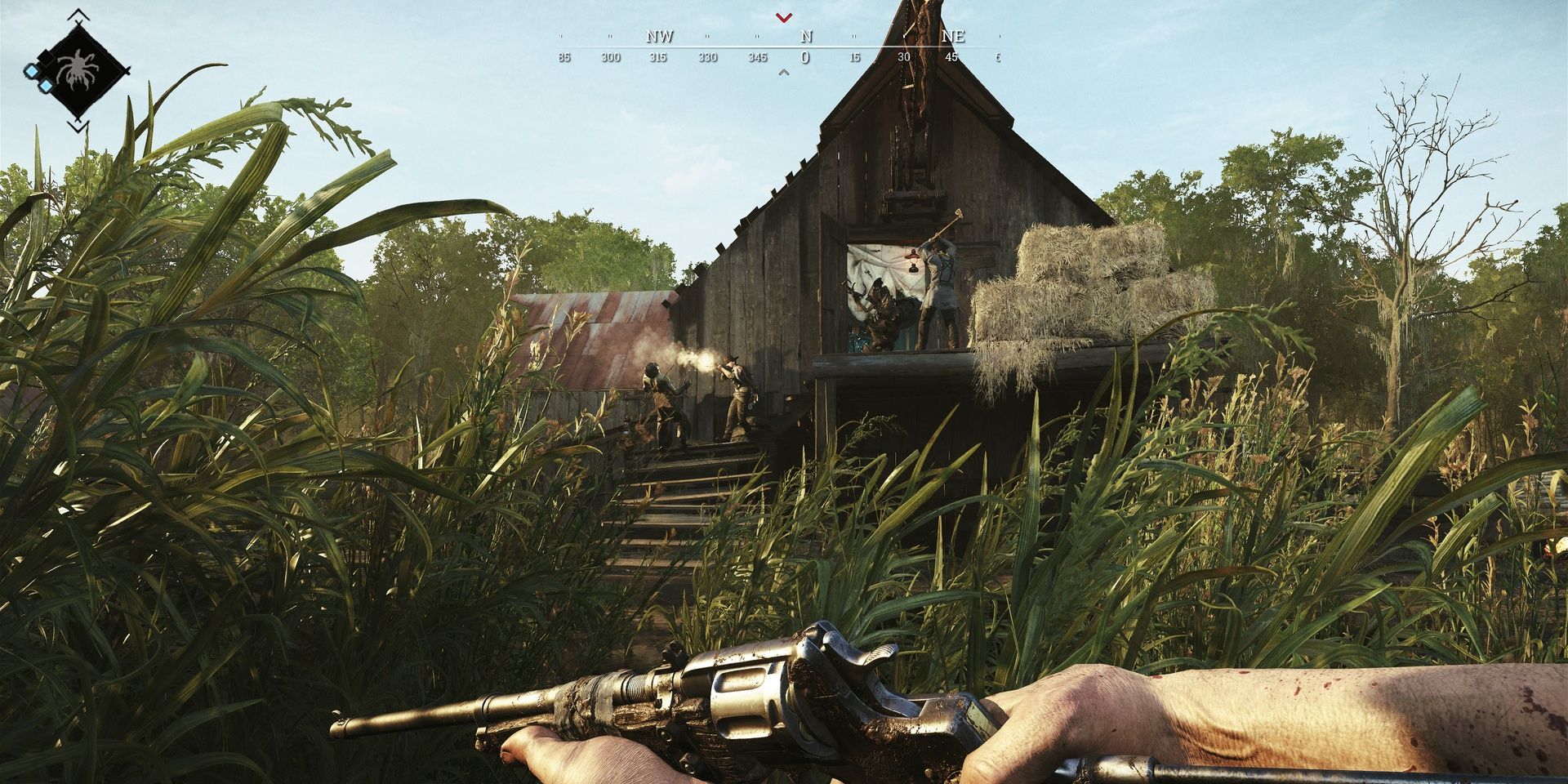Click the upper blue clue indicator on the bounty emblem
The width and height of the screenshot is (1568, 784).
coord(32,71)
